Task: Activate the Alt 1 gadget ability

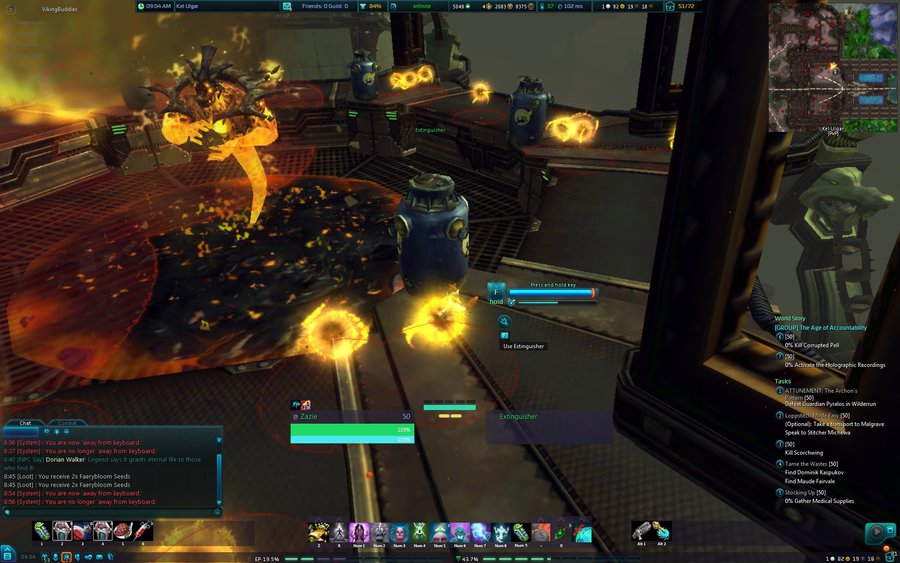Action: 640,531
